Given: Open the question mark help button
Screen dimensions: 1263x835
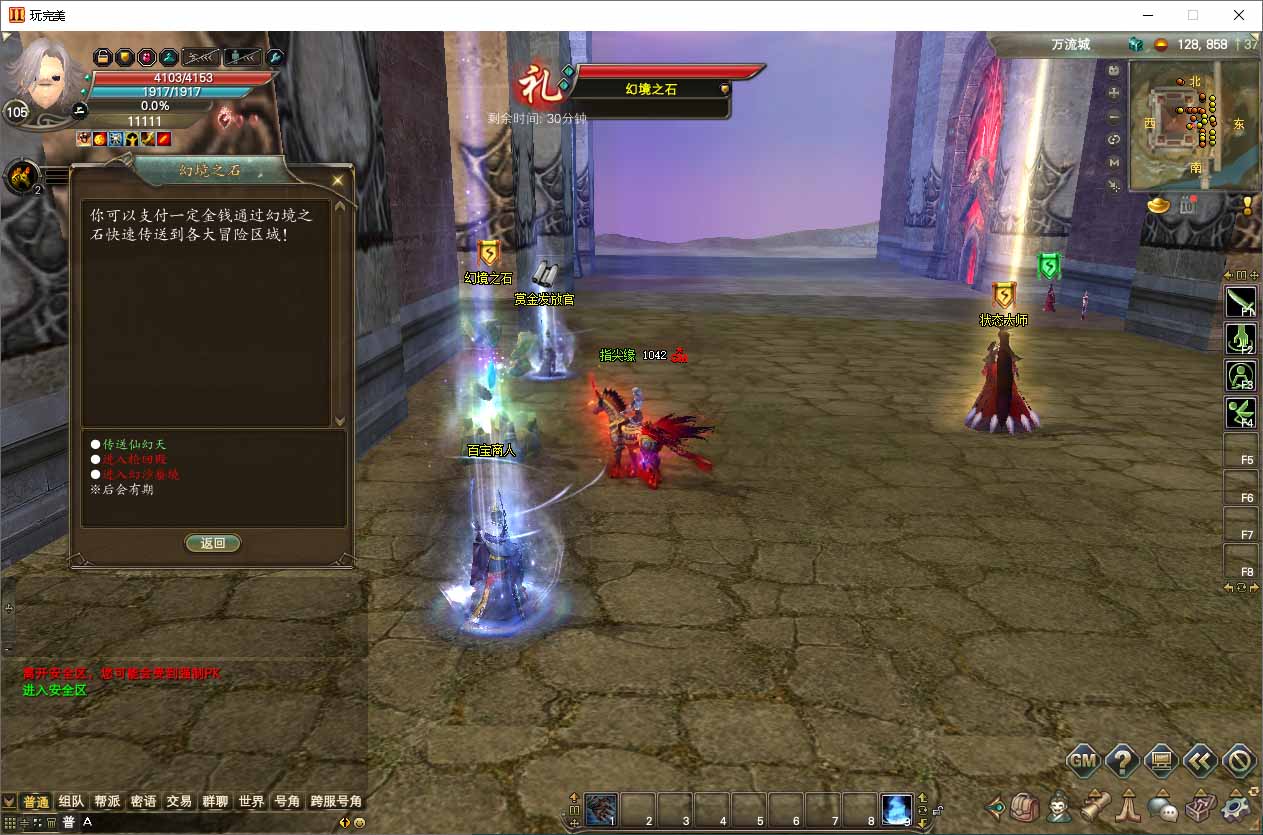Looking at the screenshot, I should (1122, 761).
